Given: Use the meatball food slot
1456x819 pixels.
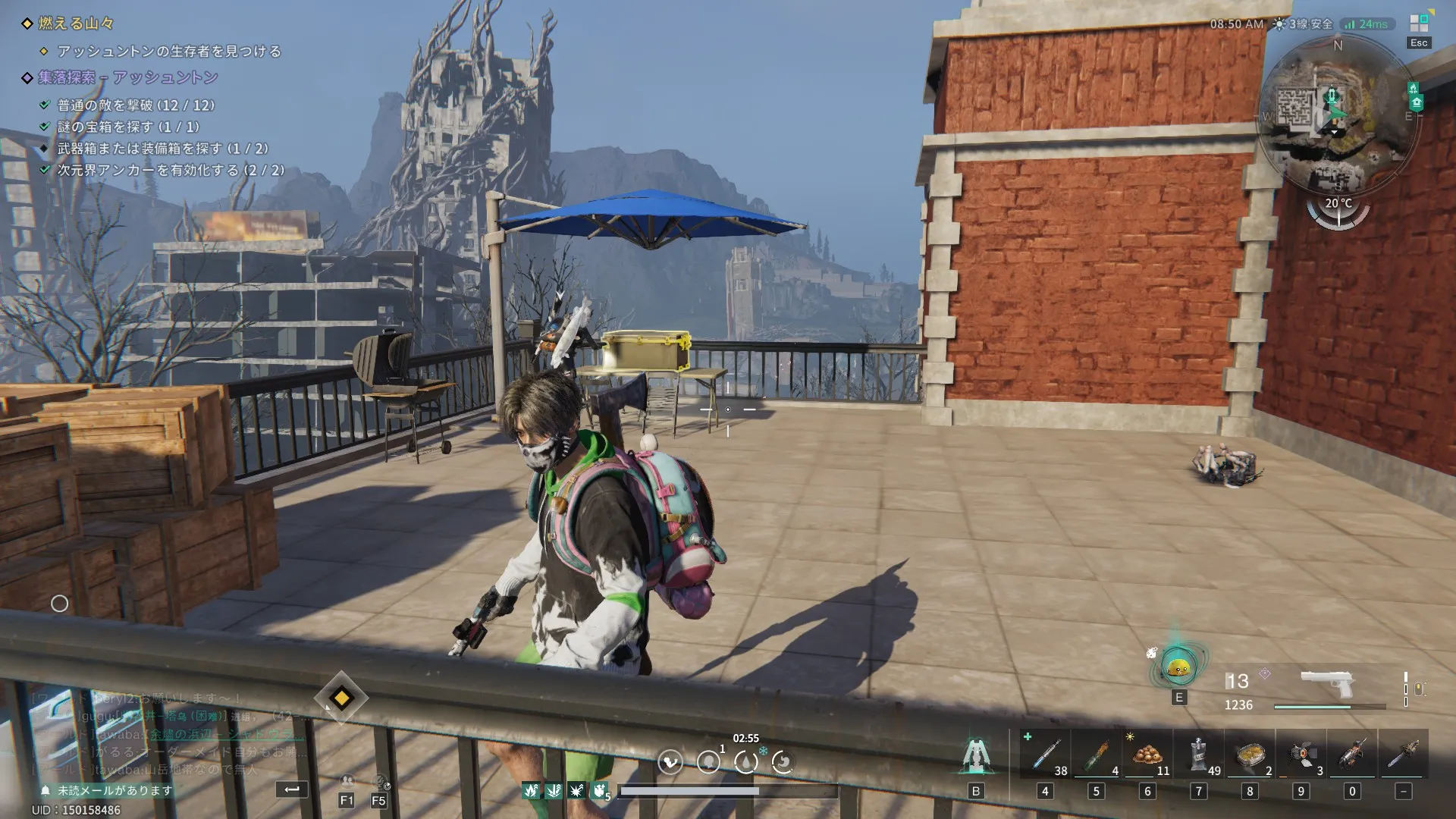Looking at the screenshot, I should tap(1147, 755).
